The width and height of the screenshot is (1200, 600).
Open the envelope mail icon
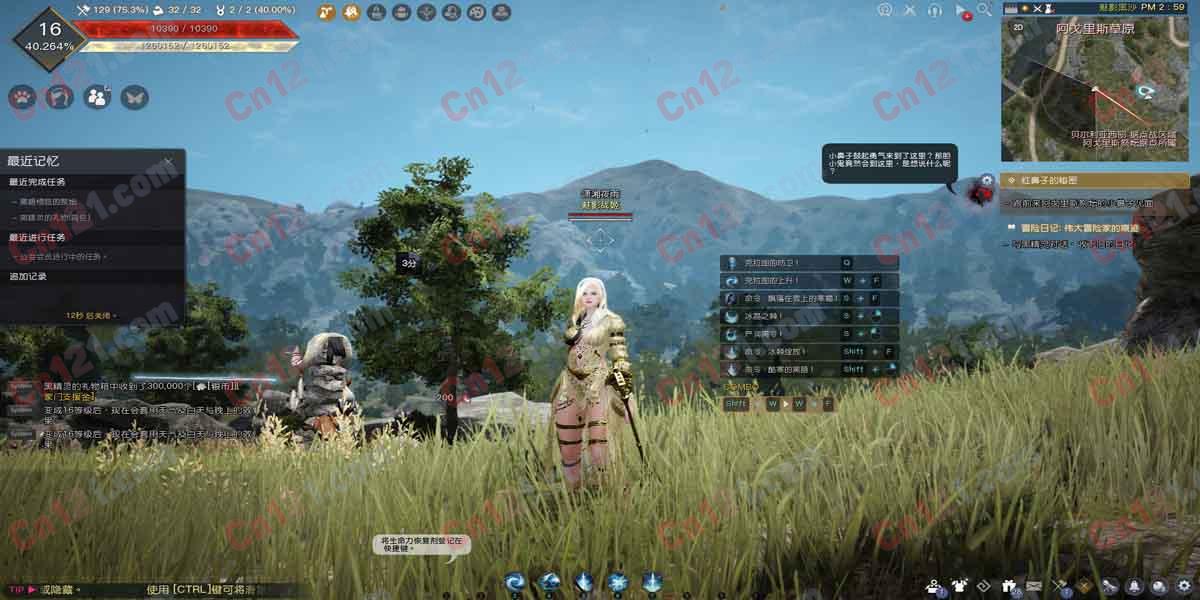click(x=1033, y=586)
